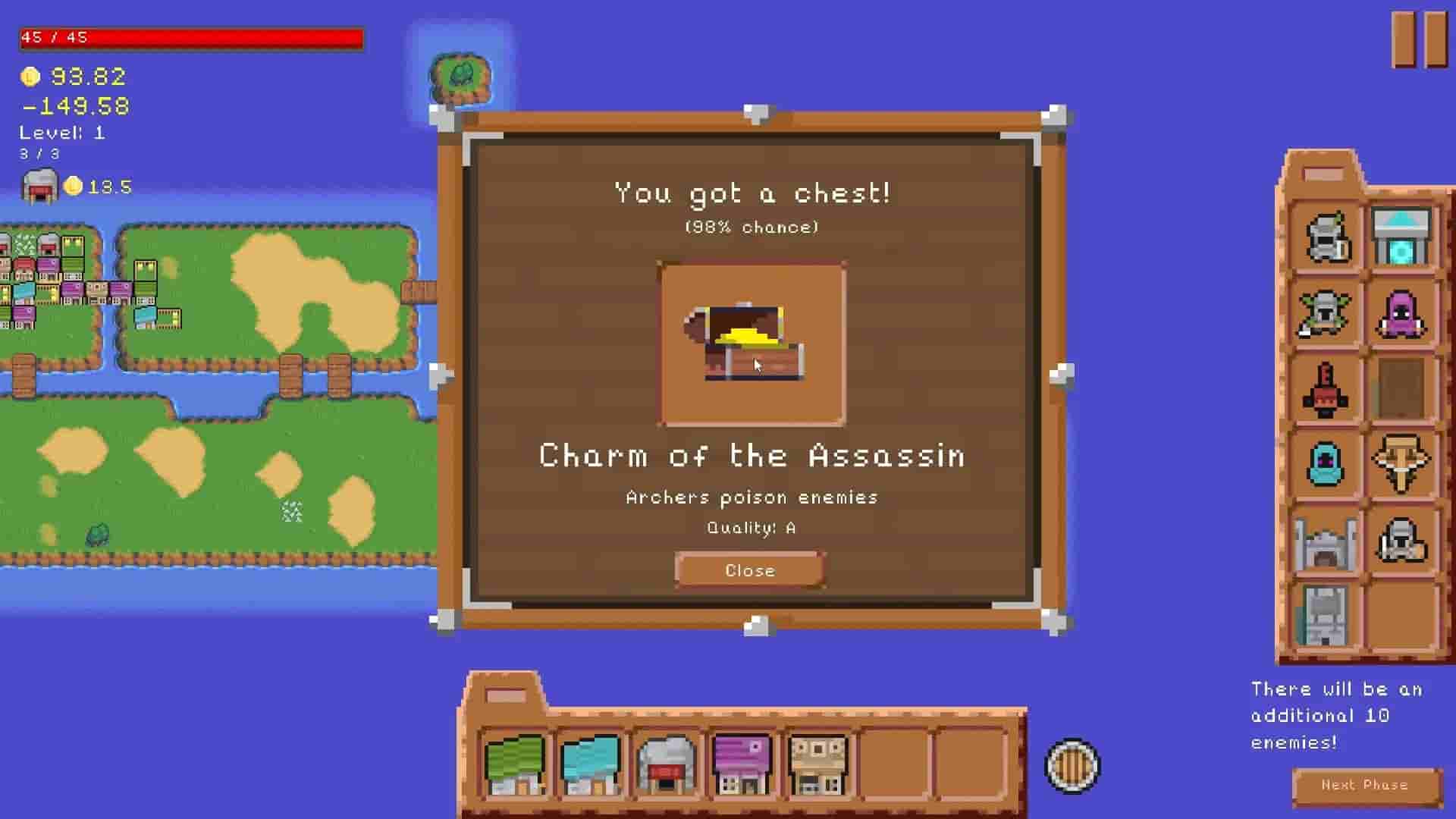This screenshot has height=819, width=1456.
Task: Select the green-roofed shop in bottom bar
Action: coord(514,762)
